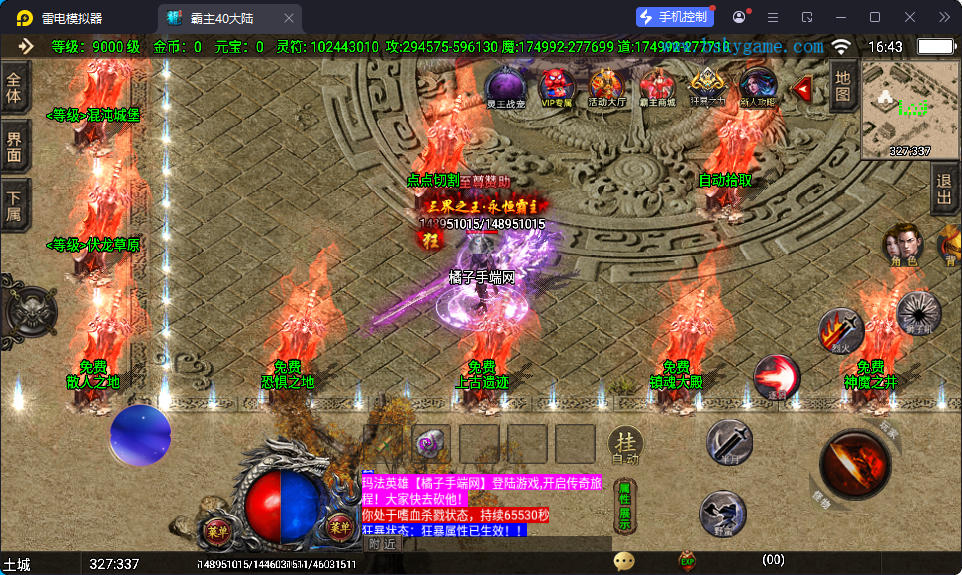This screenshot has width=962, height=575.
Task: Switch to the 下属 tab
Action: click(x=14, y=203)
